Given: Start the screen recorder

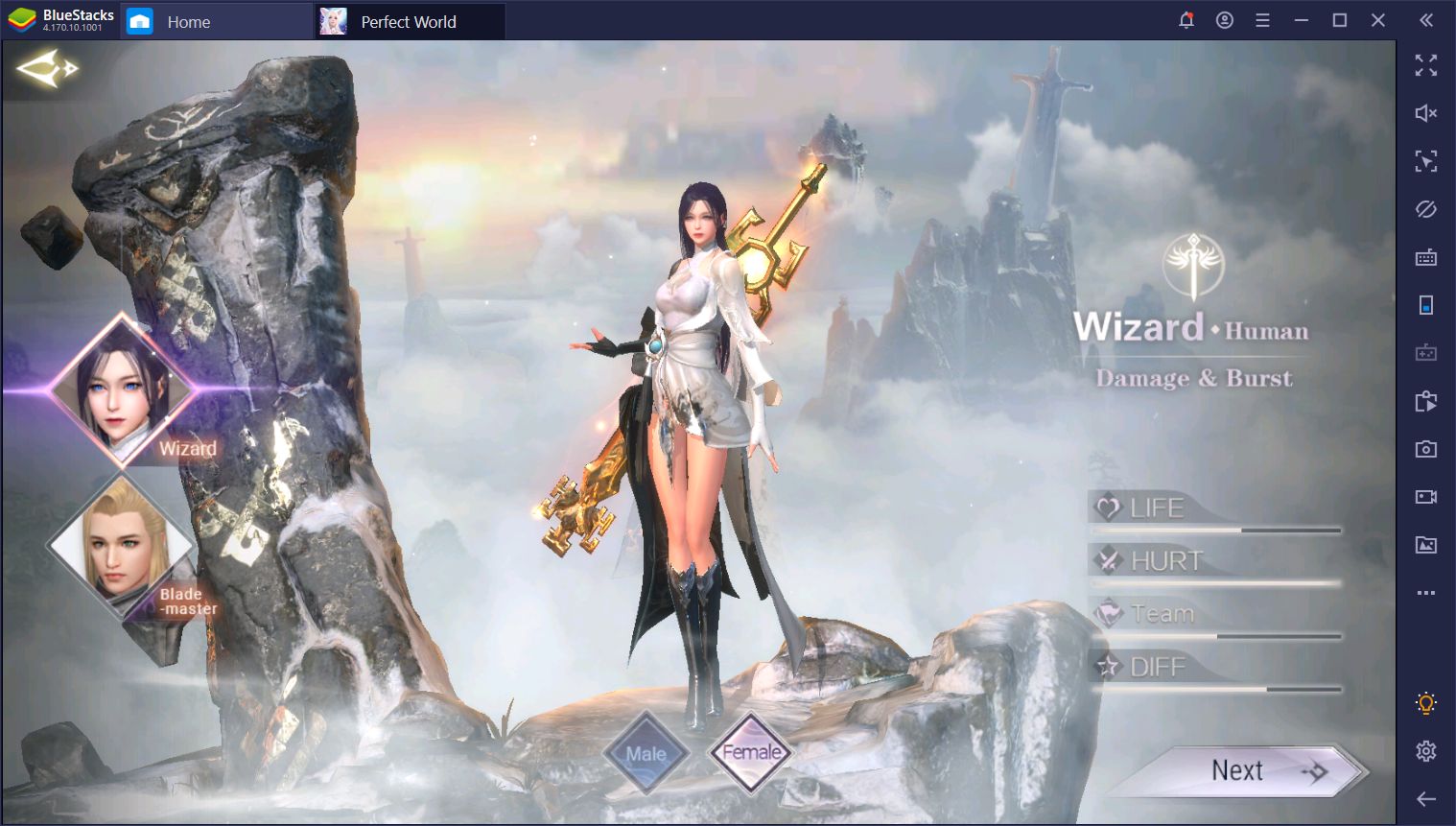Looking at the screenshot, I should [x=1426, y=497].
